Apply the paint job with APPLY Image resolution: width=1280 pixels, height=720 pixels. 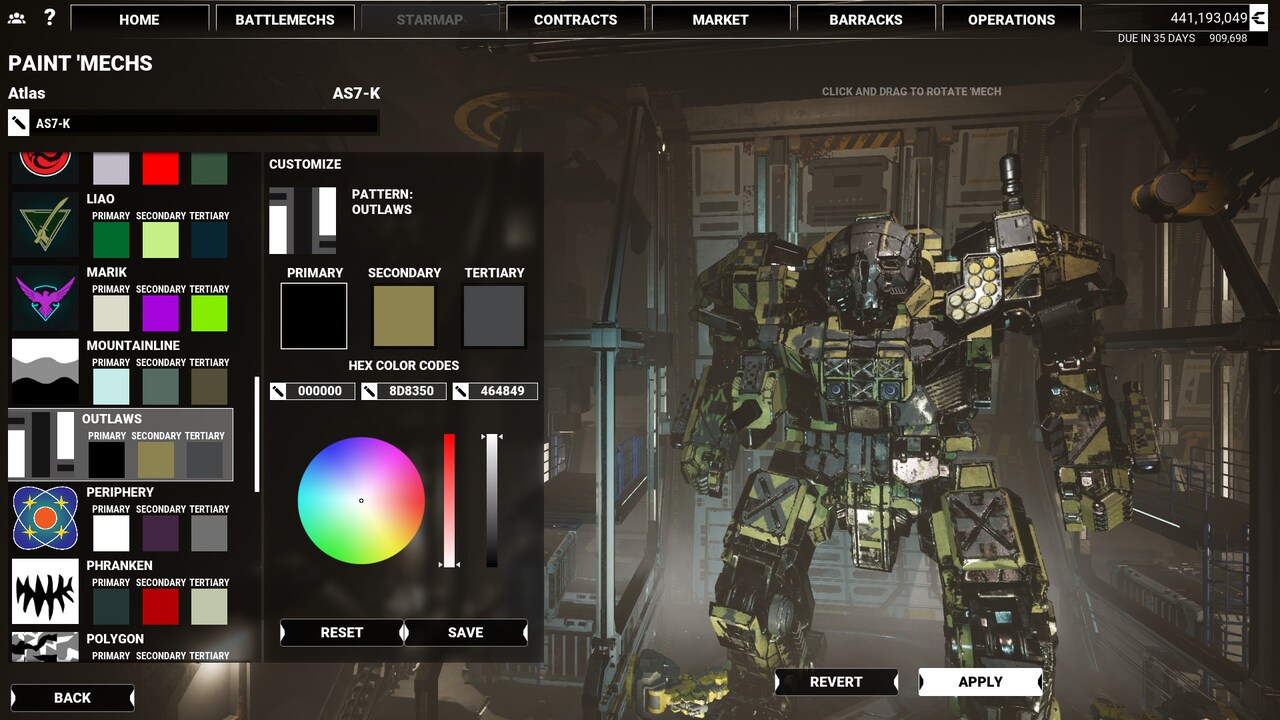(979, 682)
